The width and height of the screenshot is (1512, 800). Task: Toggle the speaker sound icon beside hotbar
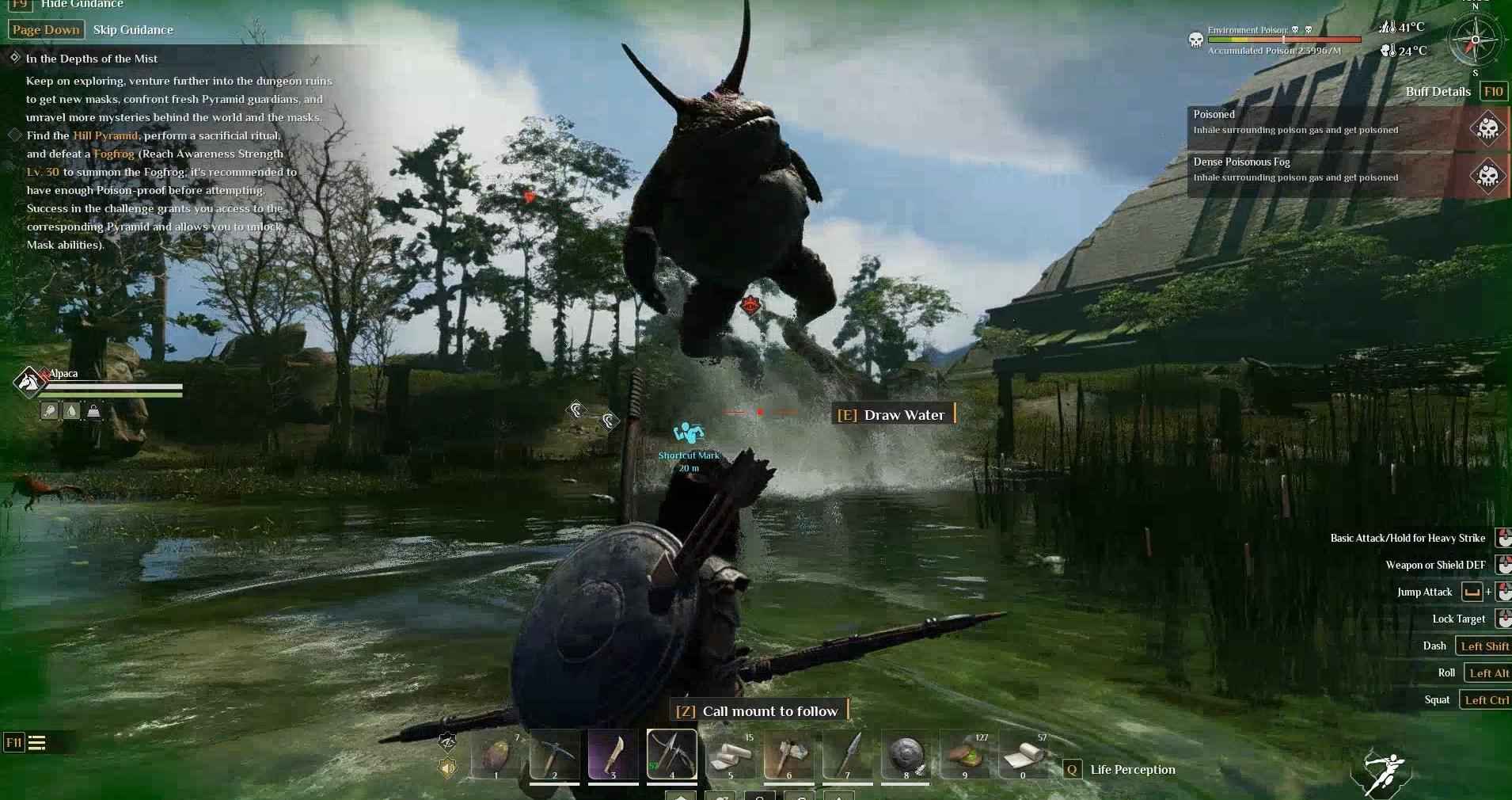(448, 768)
